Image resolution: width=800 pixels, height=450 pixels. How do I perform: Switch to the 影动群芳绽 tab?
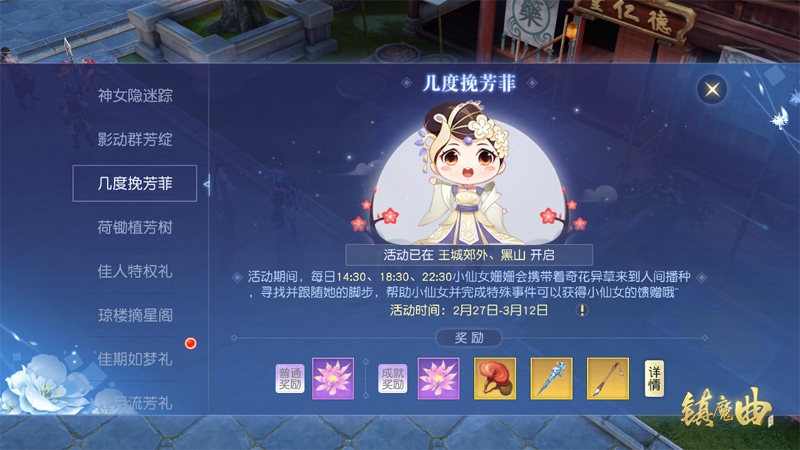coord(135,140)
